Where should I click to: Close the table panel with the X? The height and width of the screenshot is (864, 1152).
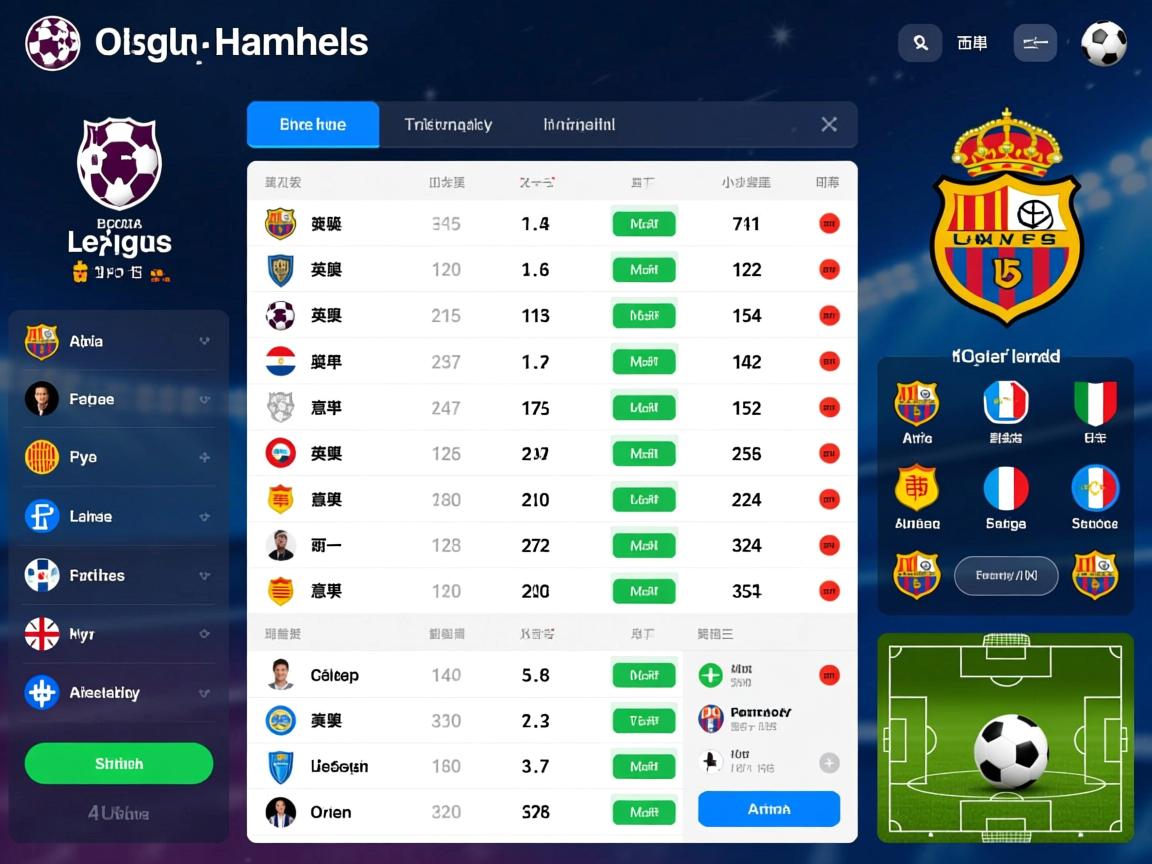[829, 124]
